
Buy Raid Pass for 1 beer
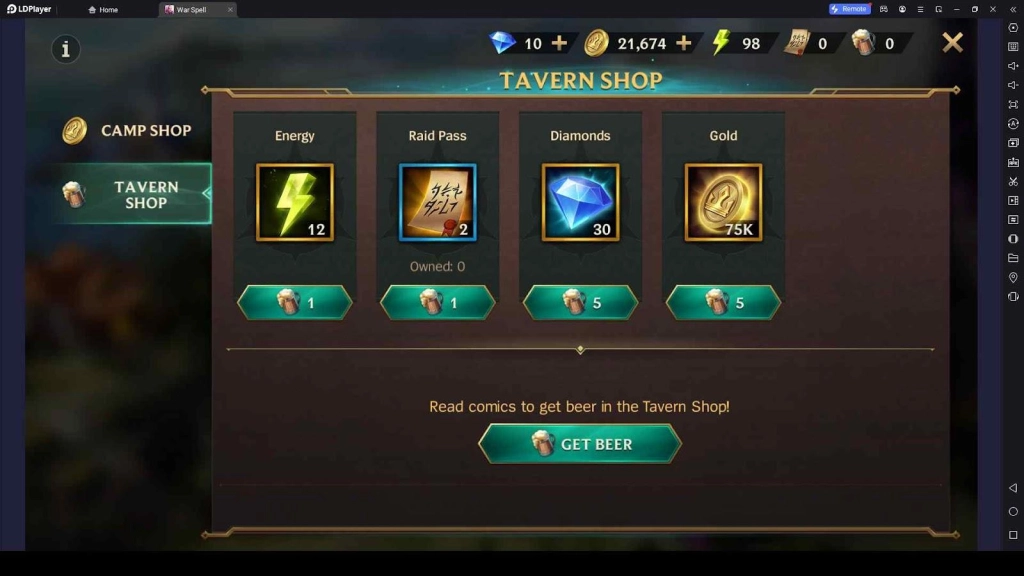tap(438, 302)
